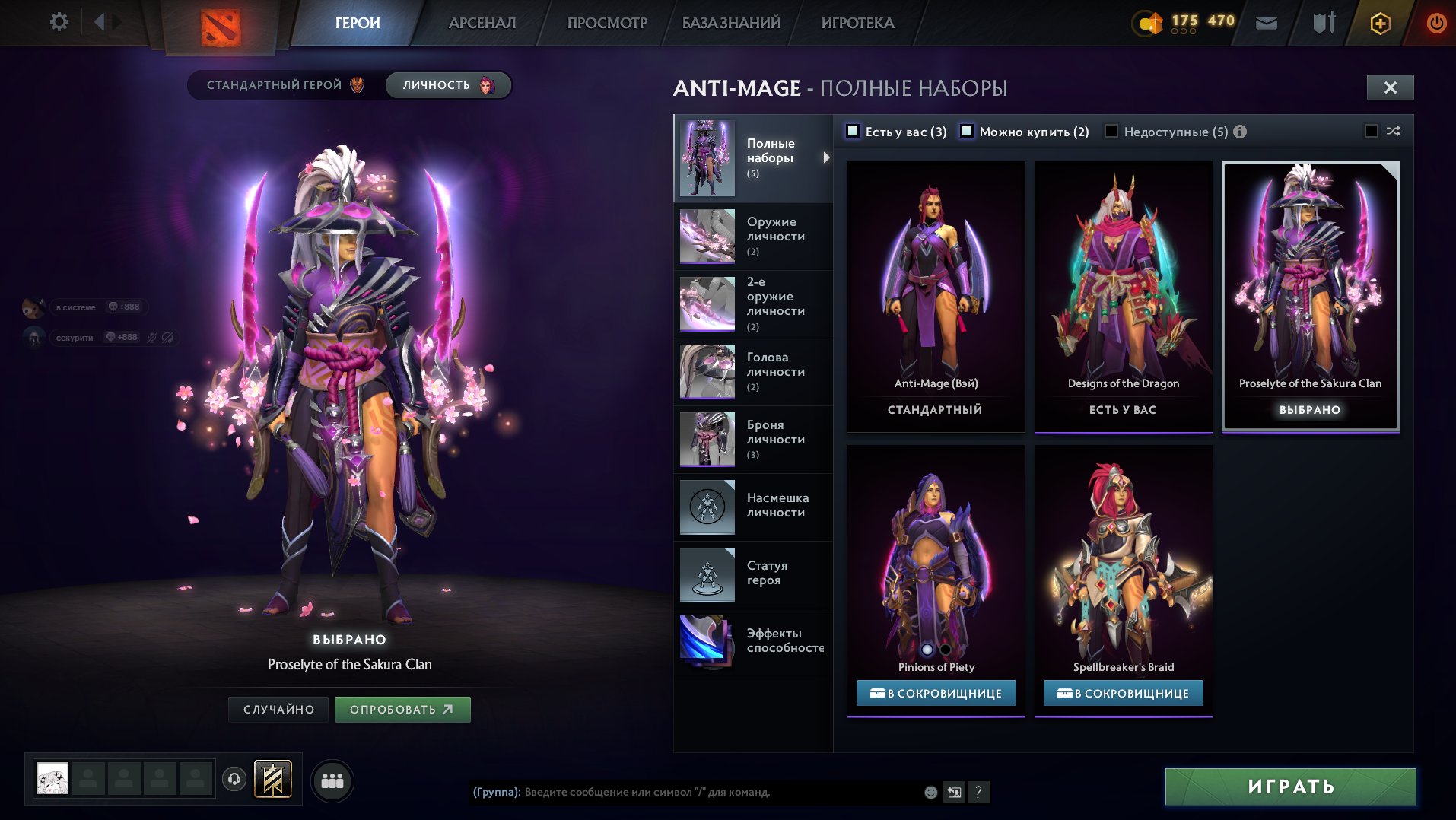Open Dota Plus by clicking the gold plus hexagon
This screenshot has height=820, width=1456.
[1381, 23]
